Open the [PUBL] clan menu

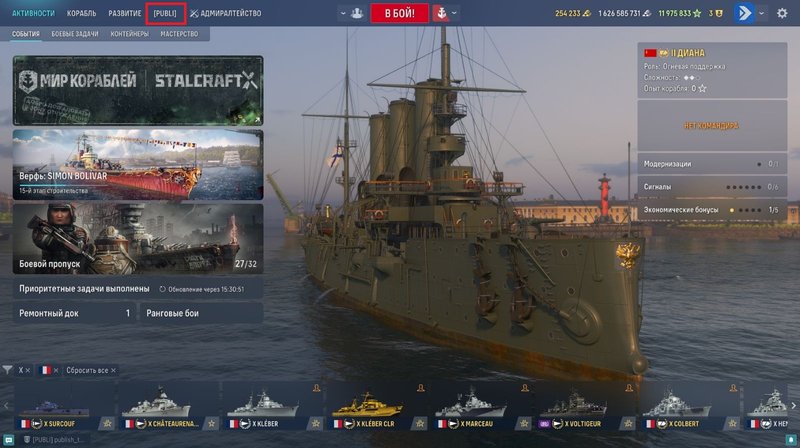164,13
